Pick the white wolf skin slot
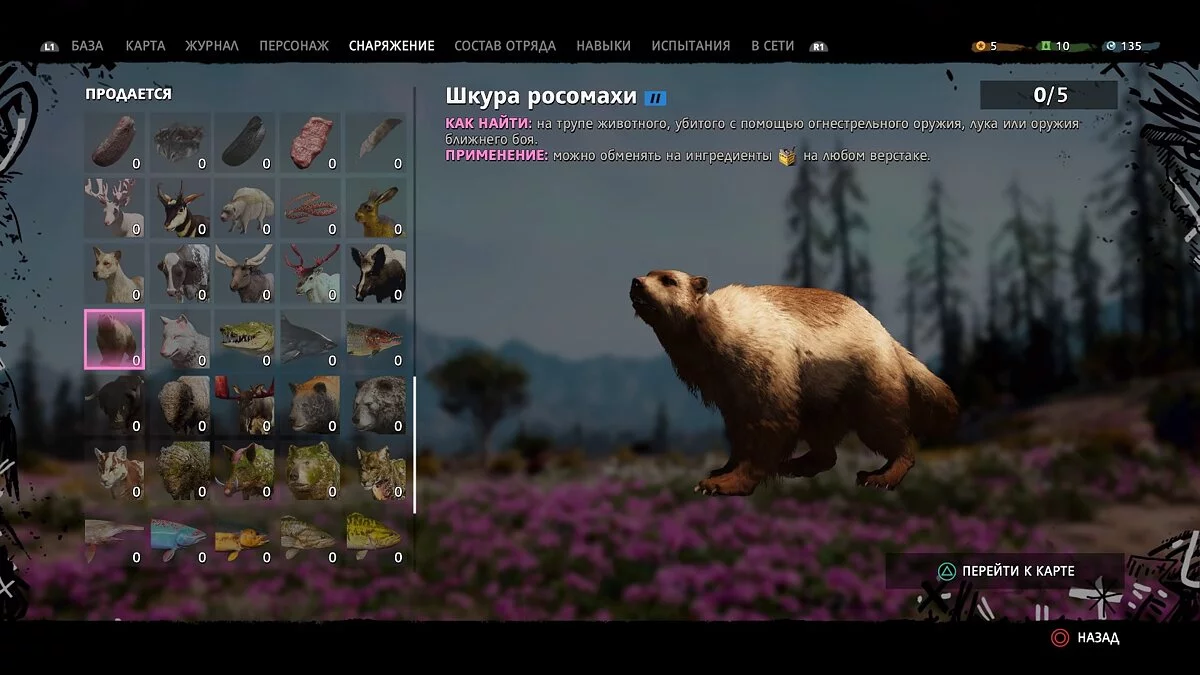1200x675 pixels. (x=181, y=340)
